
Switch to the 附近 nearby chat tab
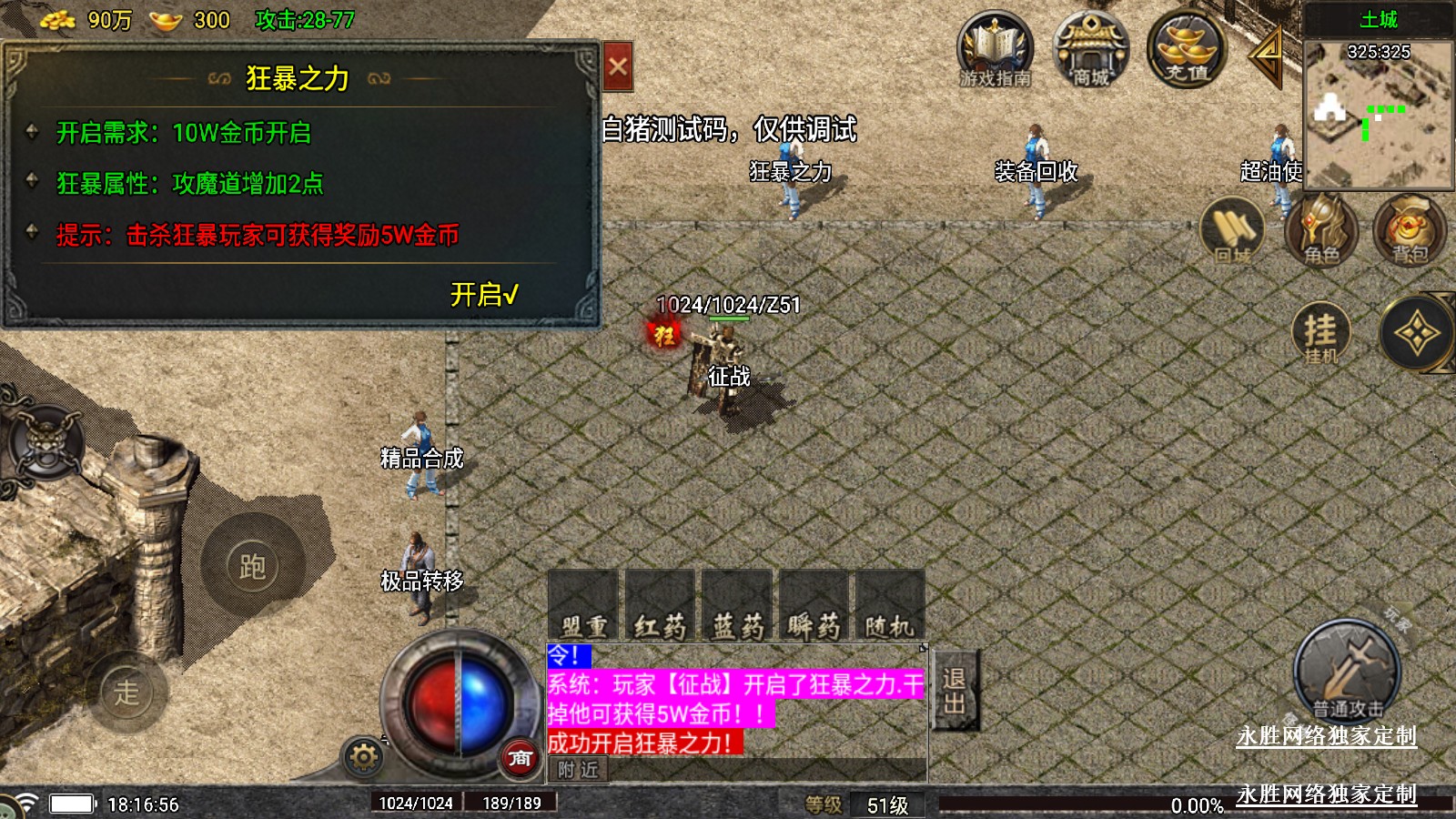click(579, 770)
